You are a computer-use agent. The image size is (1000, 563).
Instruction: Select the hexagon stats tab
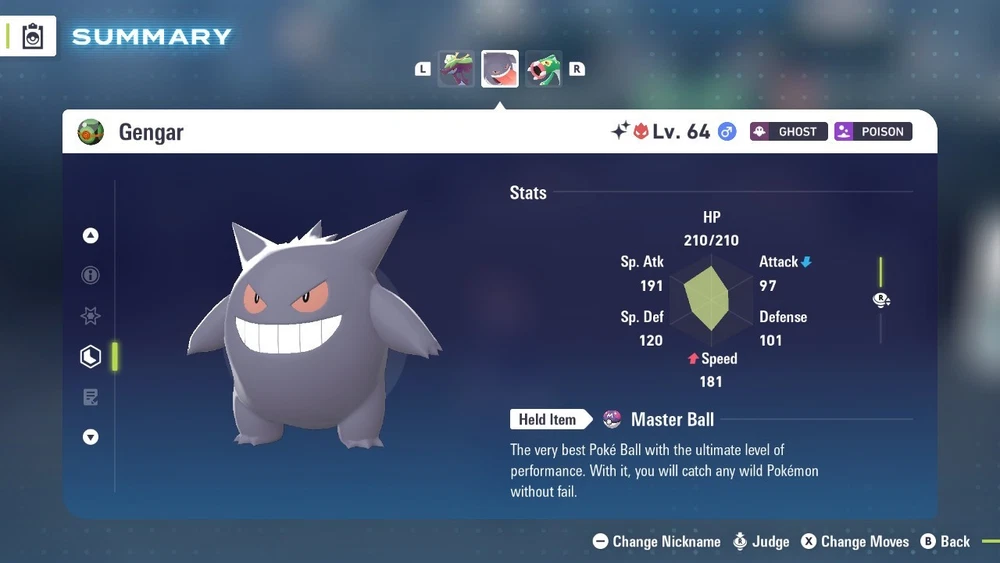click(91, 356)
